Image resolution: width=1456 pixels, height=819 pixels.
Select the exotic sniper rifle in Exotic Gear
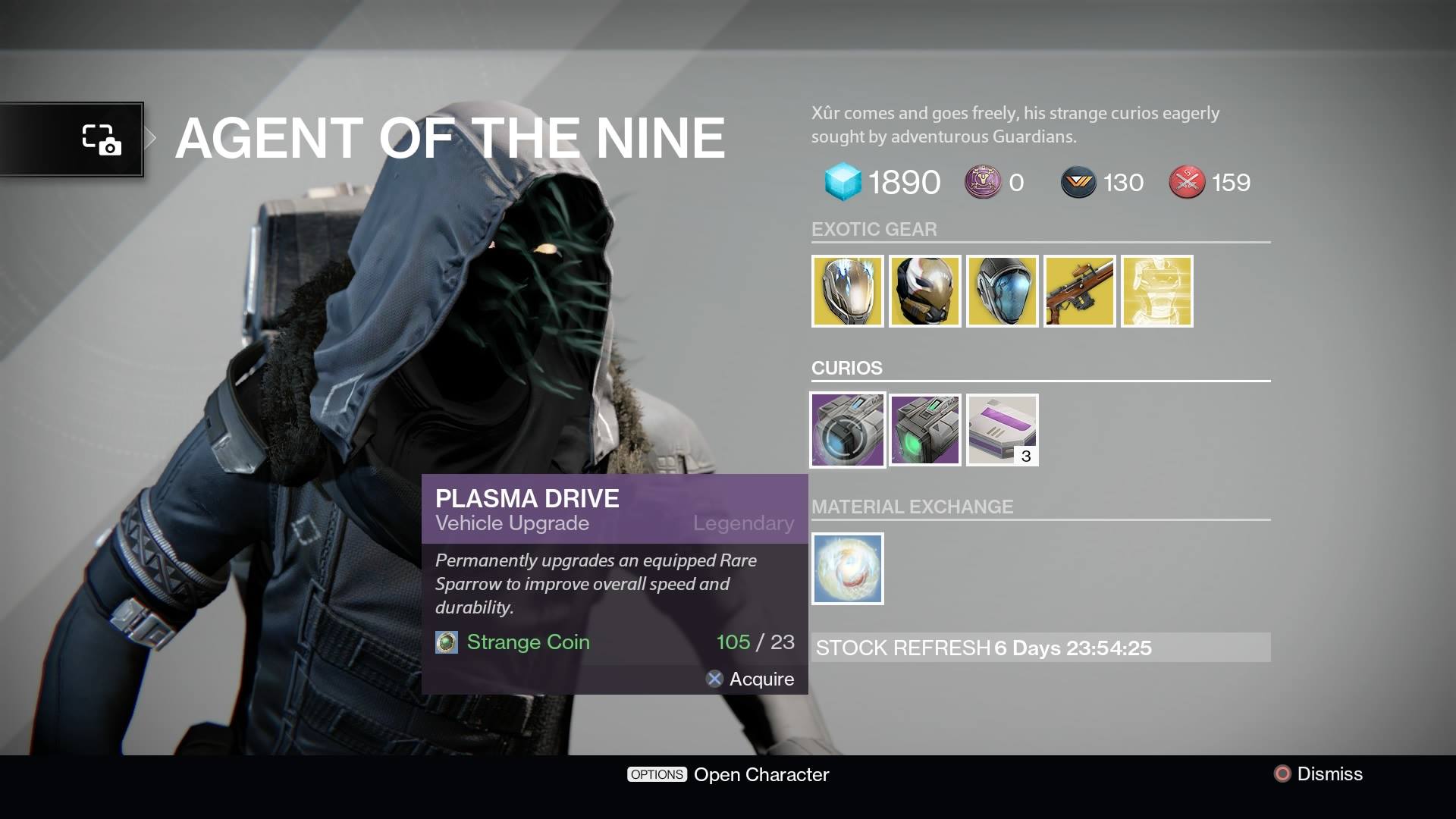[1079, 290]
